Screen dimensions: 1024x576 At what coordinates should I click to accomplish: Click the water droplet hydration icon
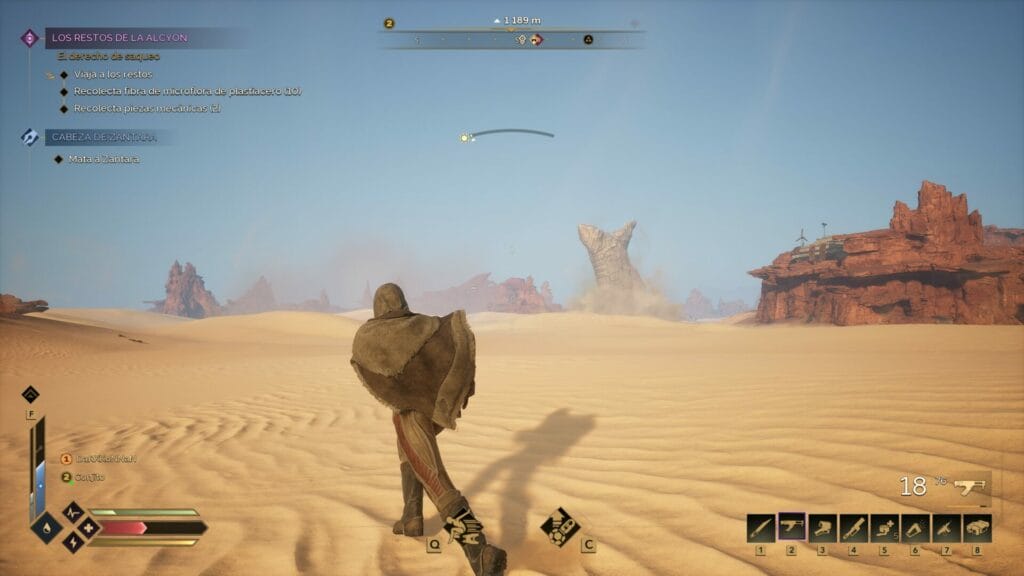46,526
